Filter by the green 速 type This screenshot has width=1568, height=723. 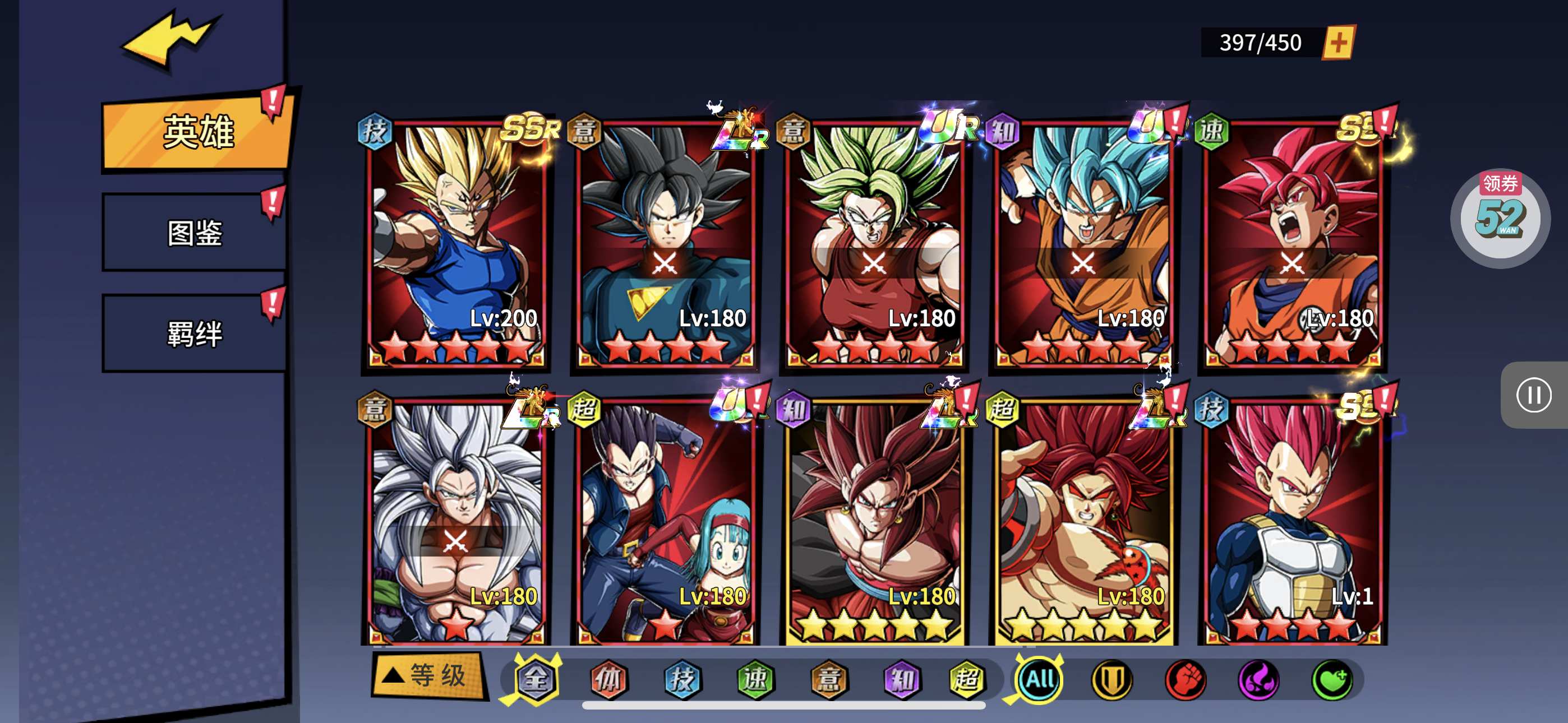tap(755, 679)
